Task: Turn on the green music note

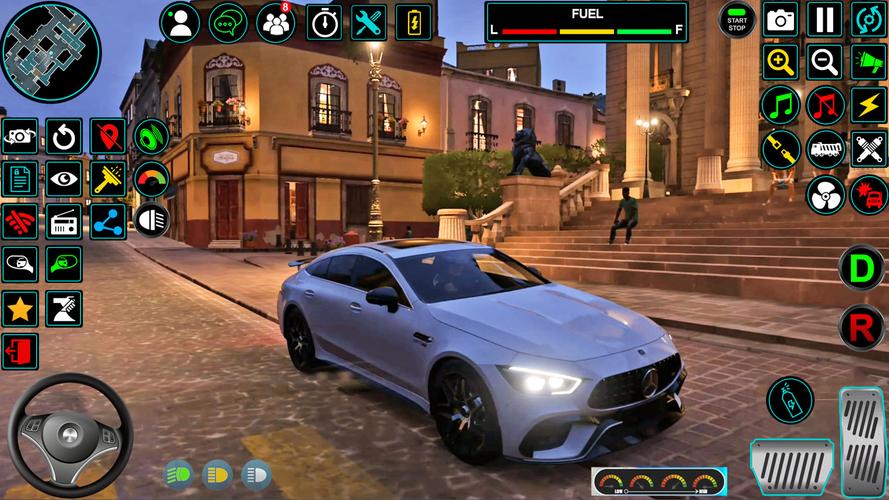Action: (x=780, y=105)
